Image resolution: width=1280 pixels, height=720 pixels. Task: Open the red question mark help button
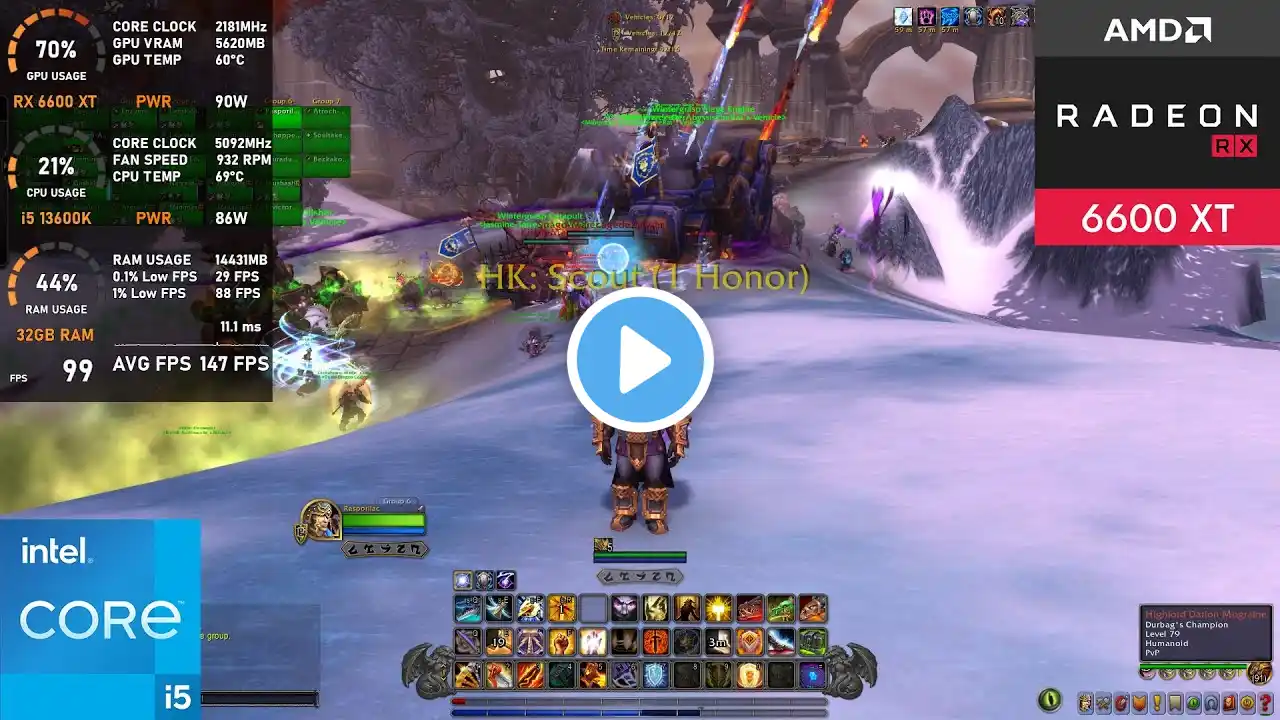point(1265,703)
